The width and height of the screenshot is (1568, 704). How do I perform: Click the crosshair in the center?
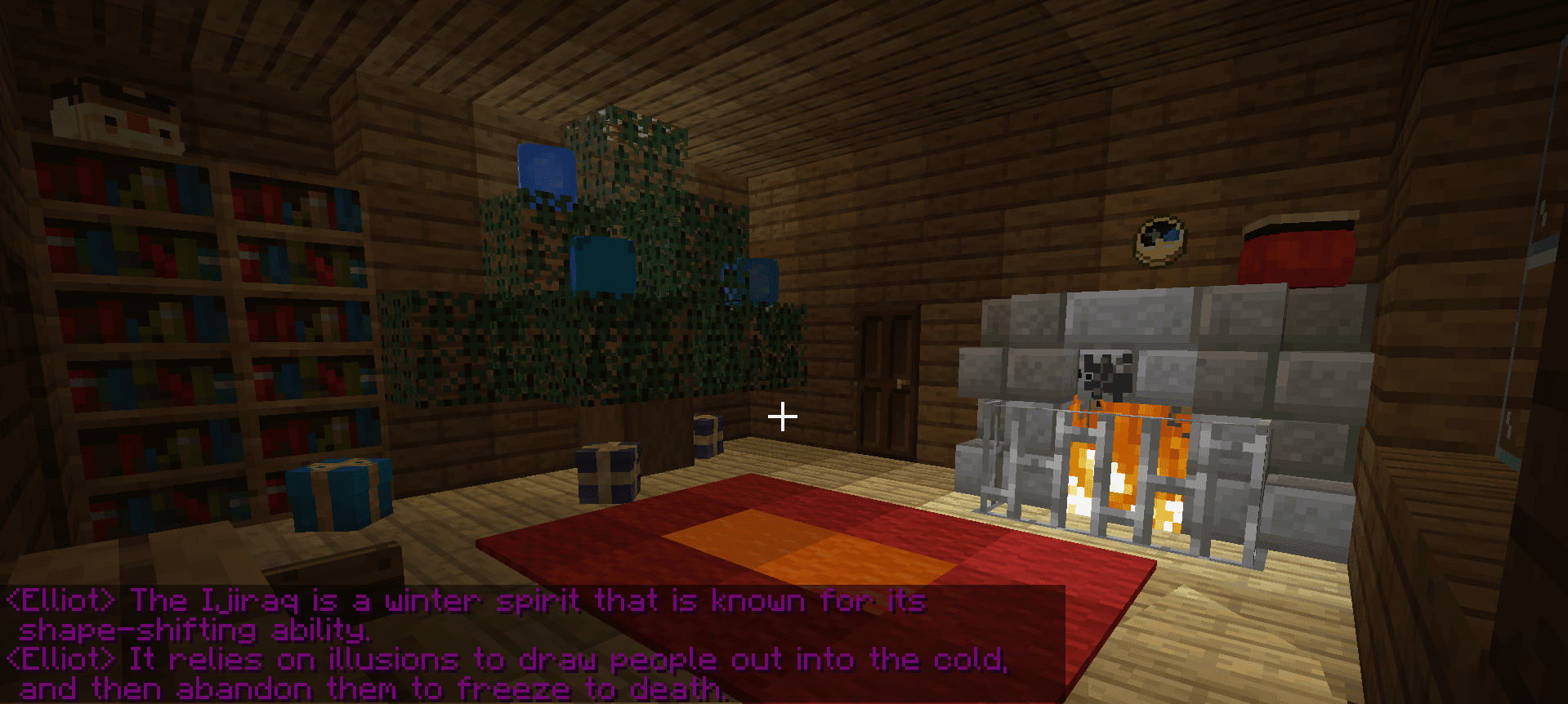[783, 417]
